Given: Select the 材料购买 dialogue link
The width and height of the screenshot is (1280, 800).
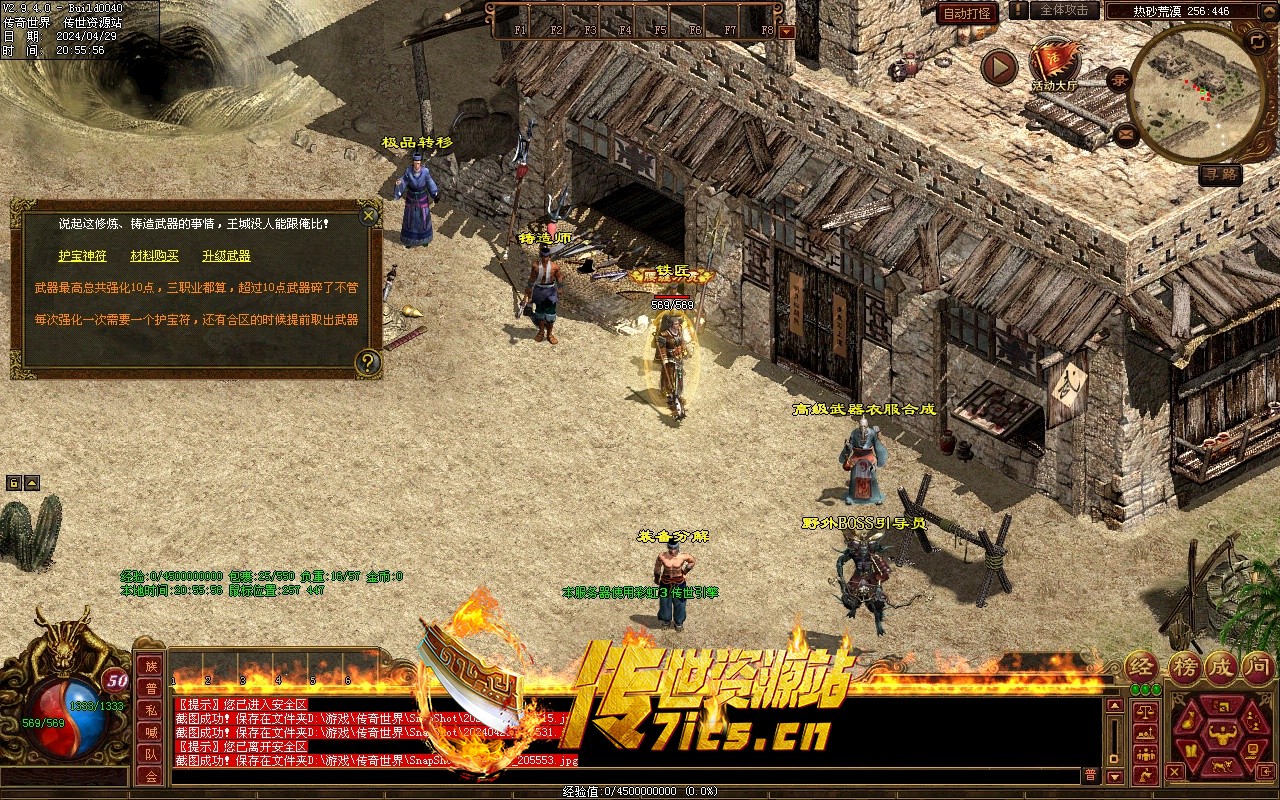Looking at the screenshot, I should click(x=154, y=256).
